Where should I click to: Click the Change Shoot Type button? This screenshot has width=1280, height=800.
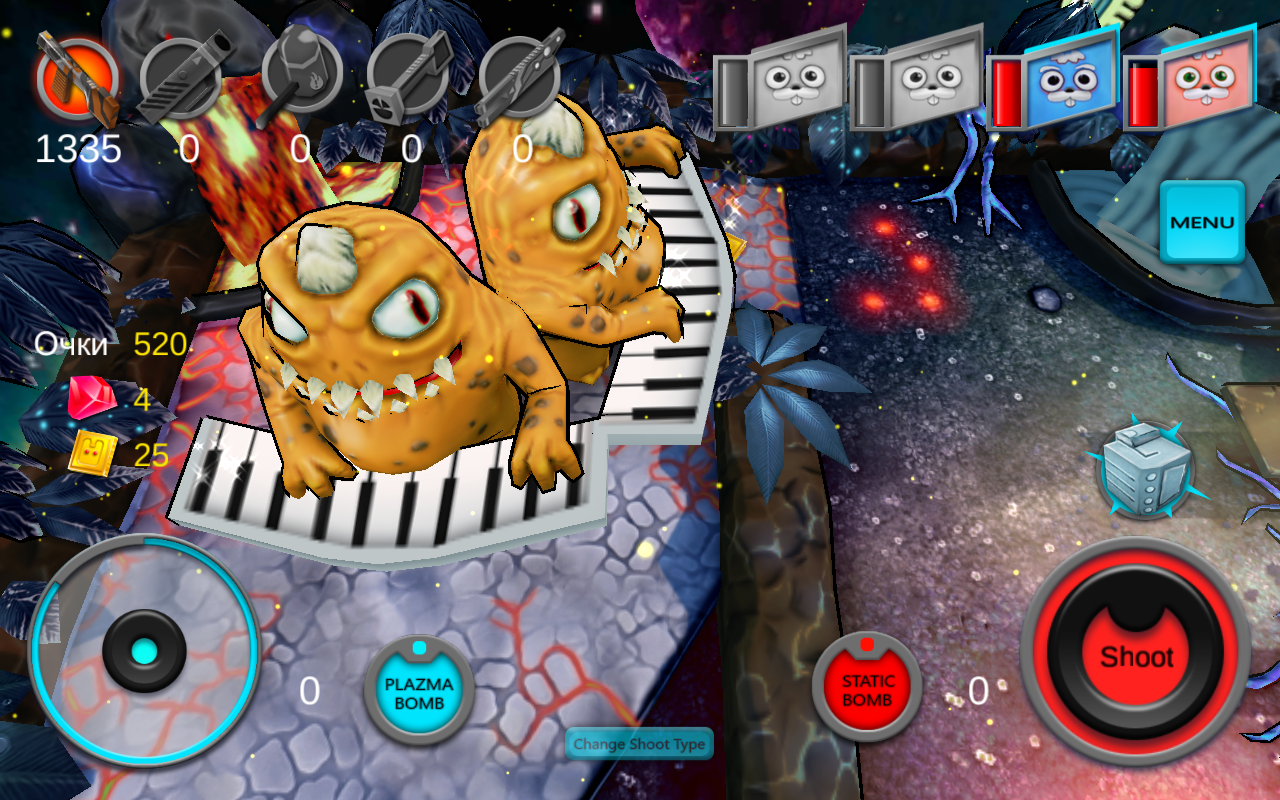pyautogui.click(x=639, y=744)
